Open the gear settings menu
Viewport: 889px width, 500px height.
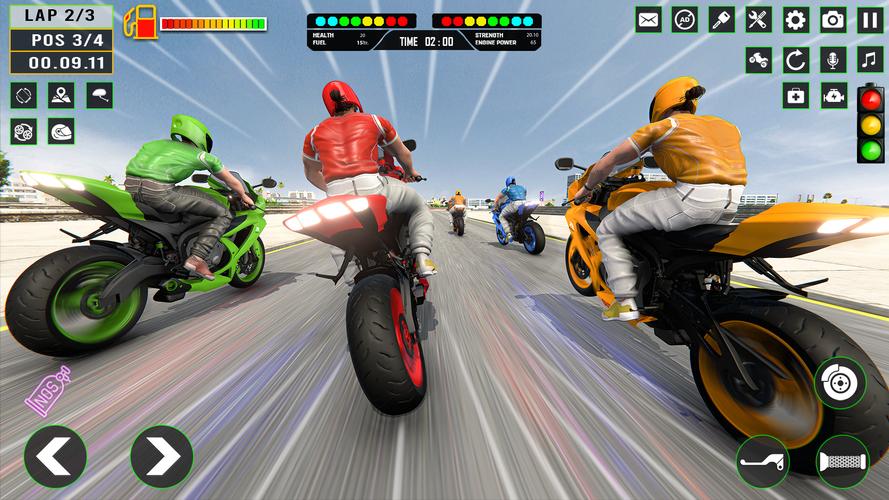pyautogui.click(x=796, y=19)
